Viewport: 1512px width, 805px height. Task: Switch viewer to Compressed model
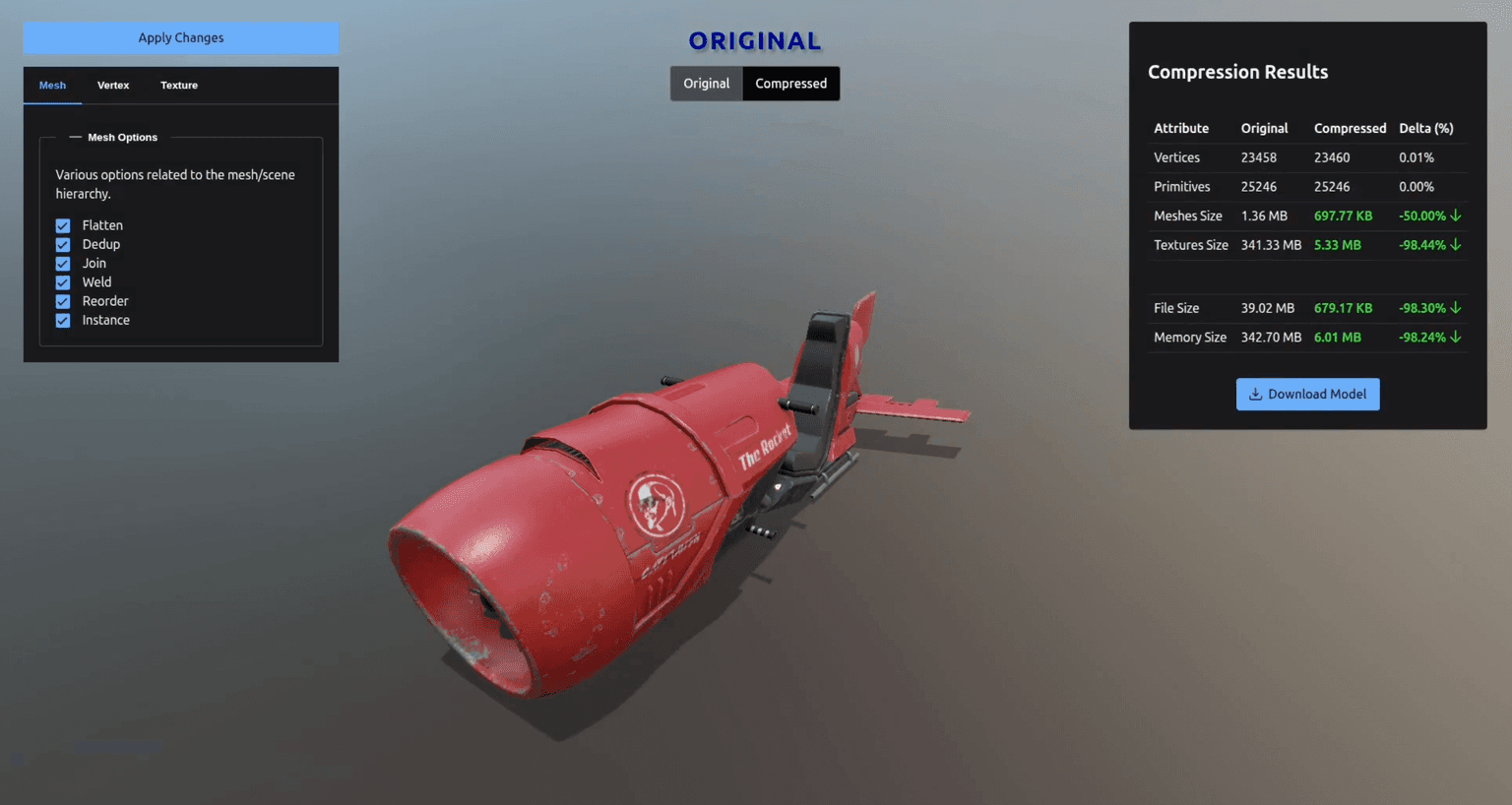[x=790, y=84]
